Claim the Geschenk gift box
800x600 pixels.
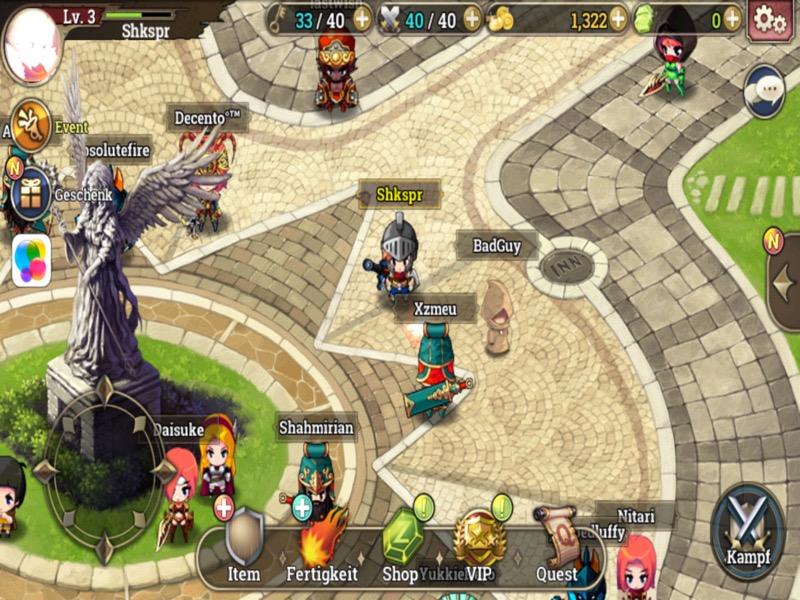pyautogui.click(x=31, y=192)
